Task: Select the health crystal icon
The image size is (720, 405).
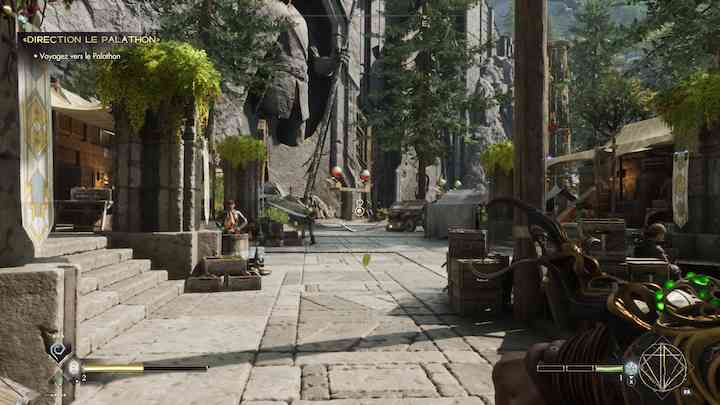Action: coord(74,368)
